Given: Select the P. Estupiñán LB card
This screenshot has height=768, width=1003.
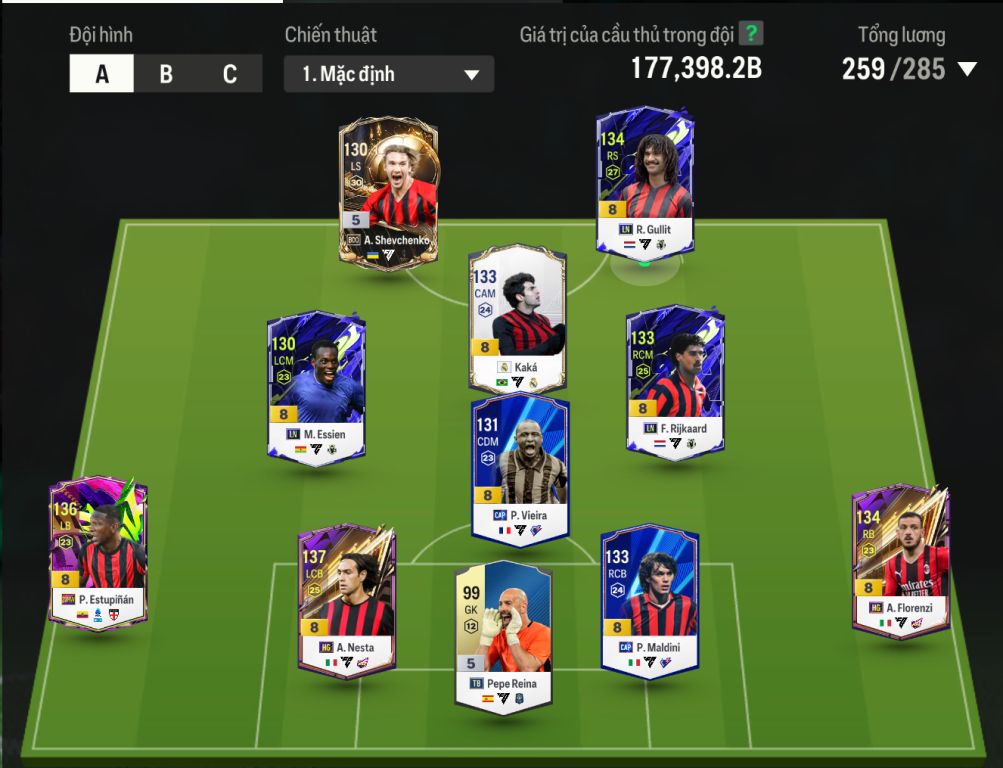Looking at the screenshot, I should click(x=99, y=552).
